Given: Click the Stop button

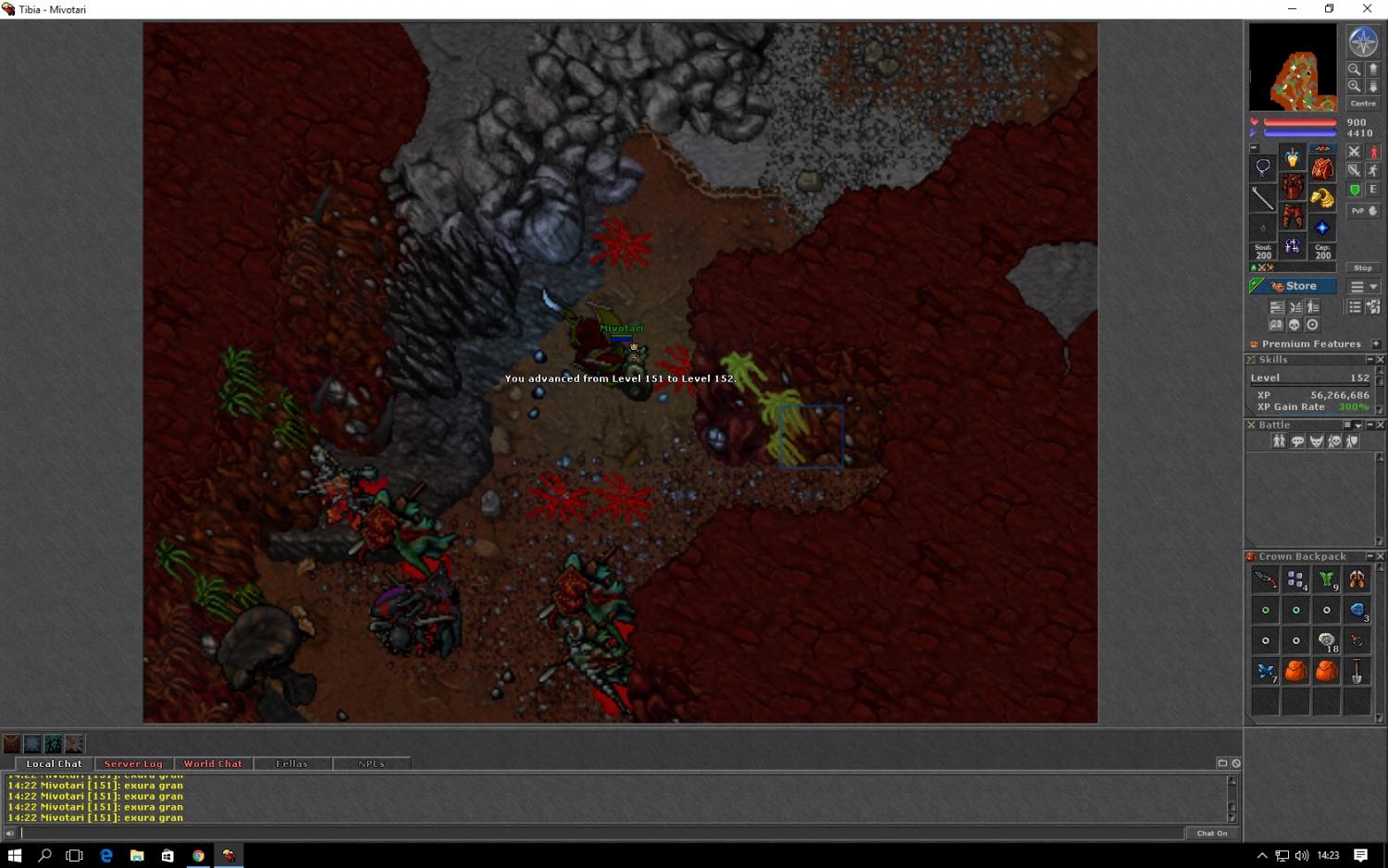Looking at the screenshot, I should (x=1362, y=268).
